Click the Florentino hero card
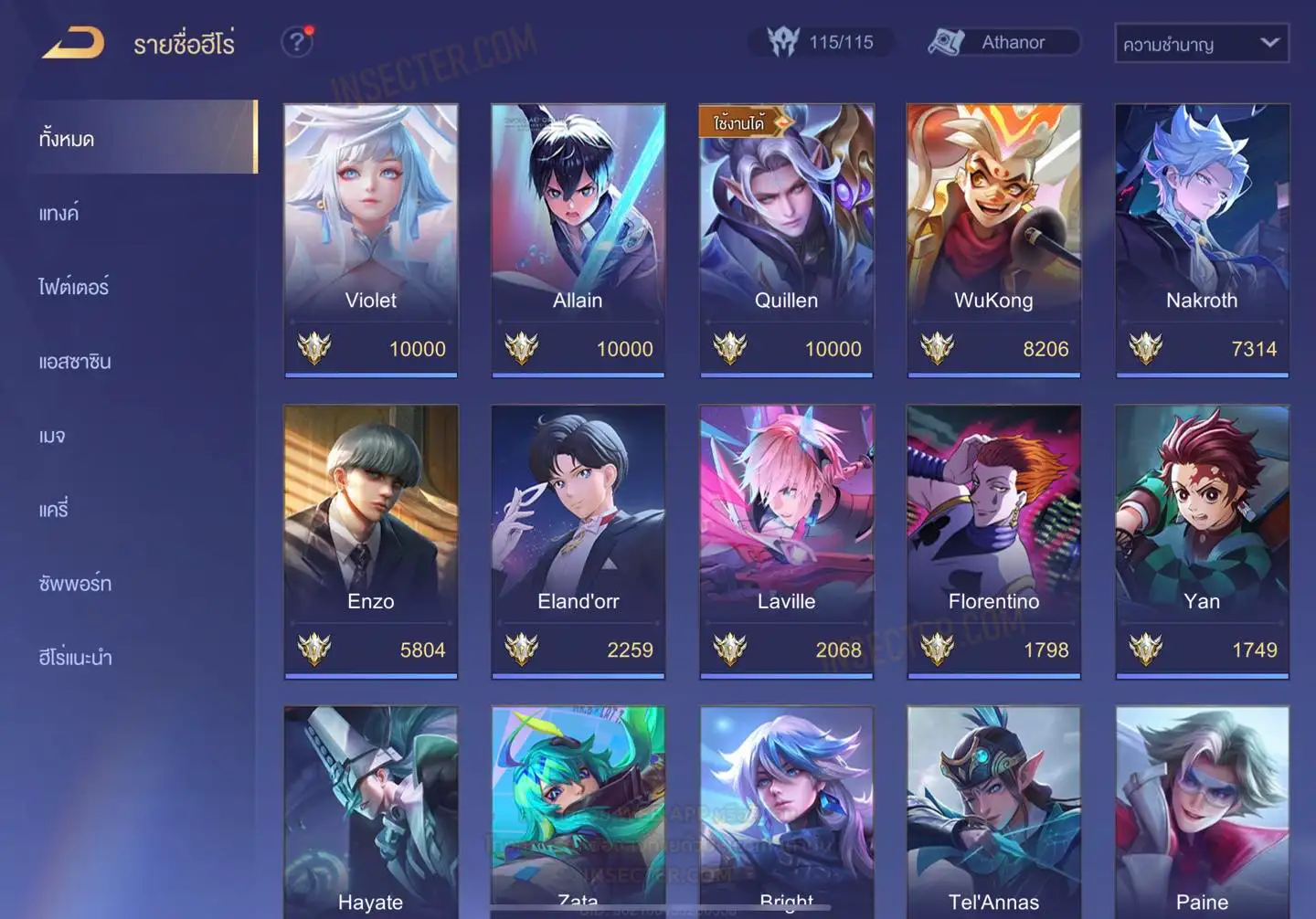This screenshot has height=919, width=1316. 993,541
